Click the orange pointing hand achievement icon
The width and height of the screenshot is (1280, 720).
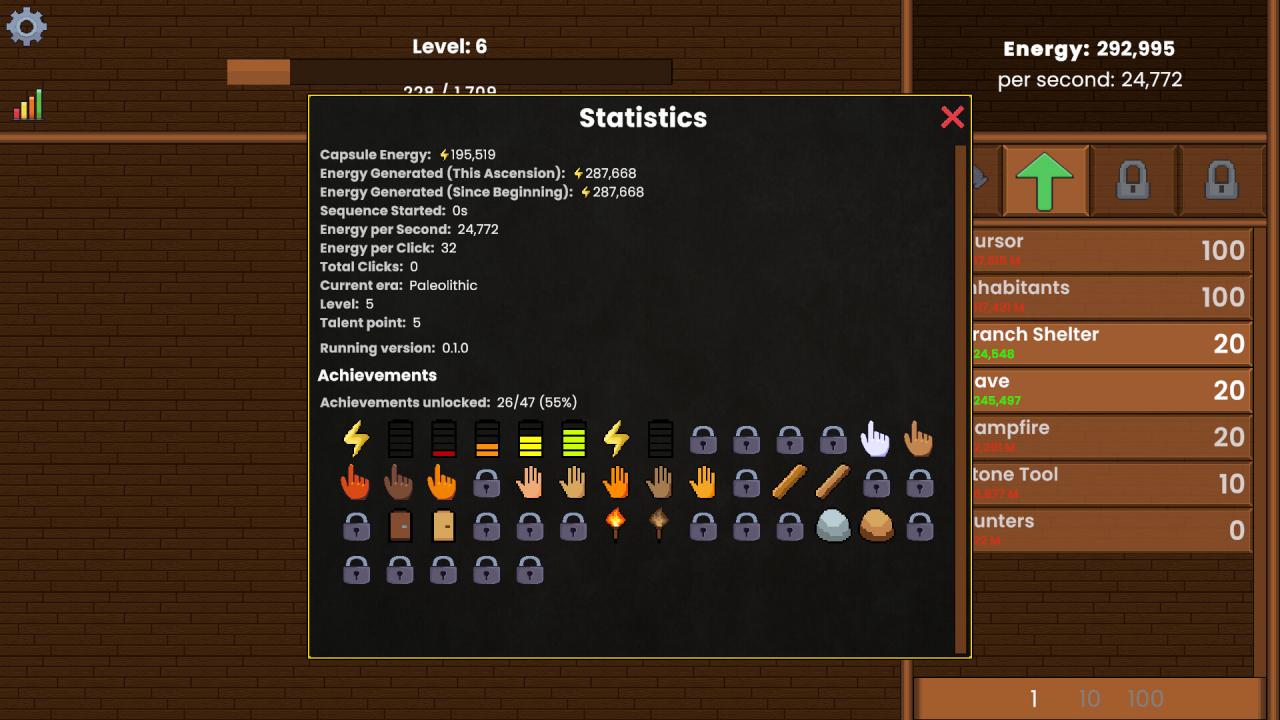tap(443, 482)
